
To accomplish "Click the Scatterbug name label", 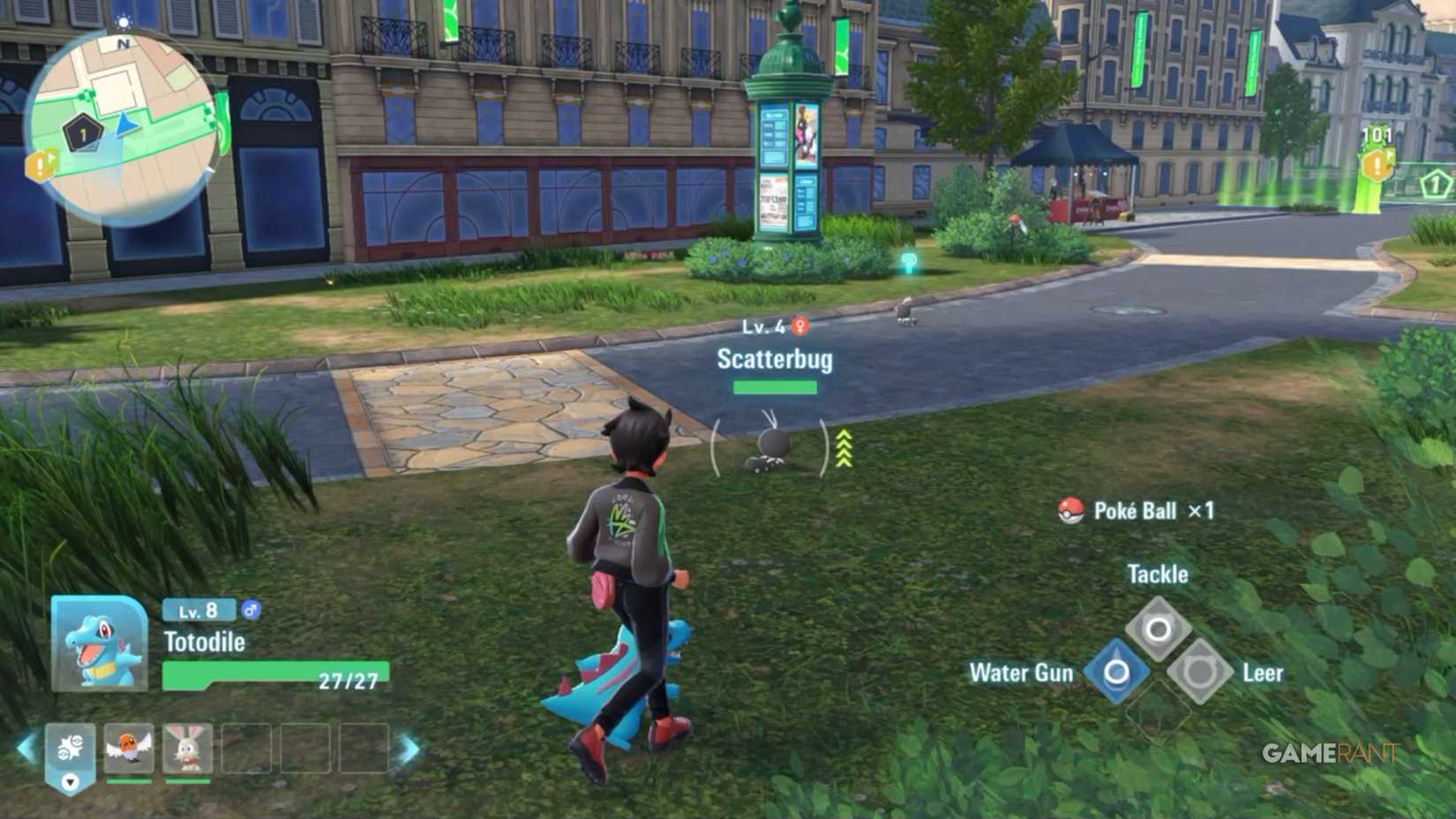I will [x=774, y=358].
